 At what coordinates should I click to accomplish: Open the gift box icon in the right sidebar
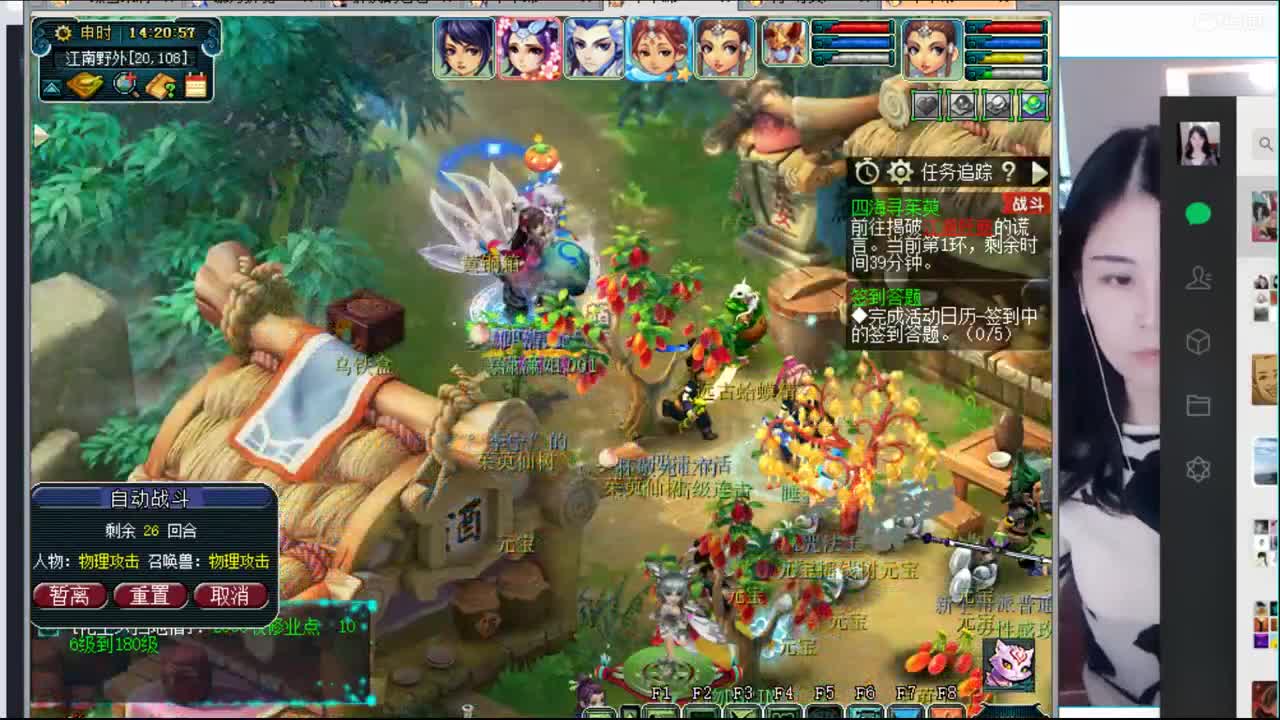coord(1199,342)
